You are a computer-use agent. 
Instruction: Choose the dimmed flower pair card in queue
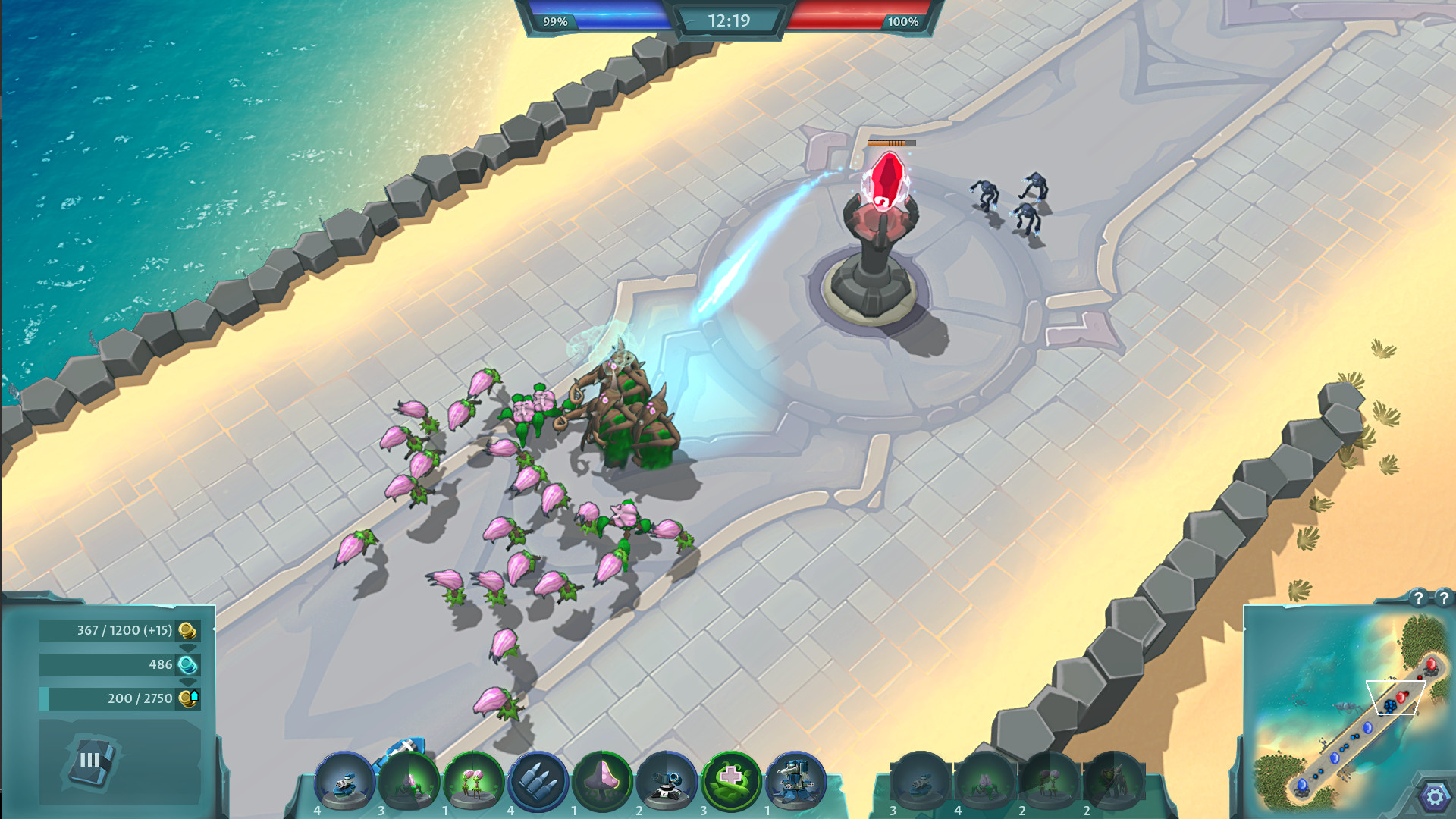1050,783
